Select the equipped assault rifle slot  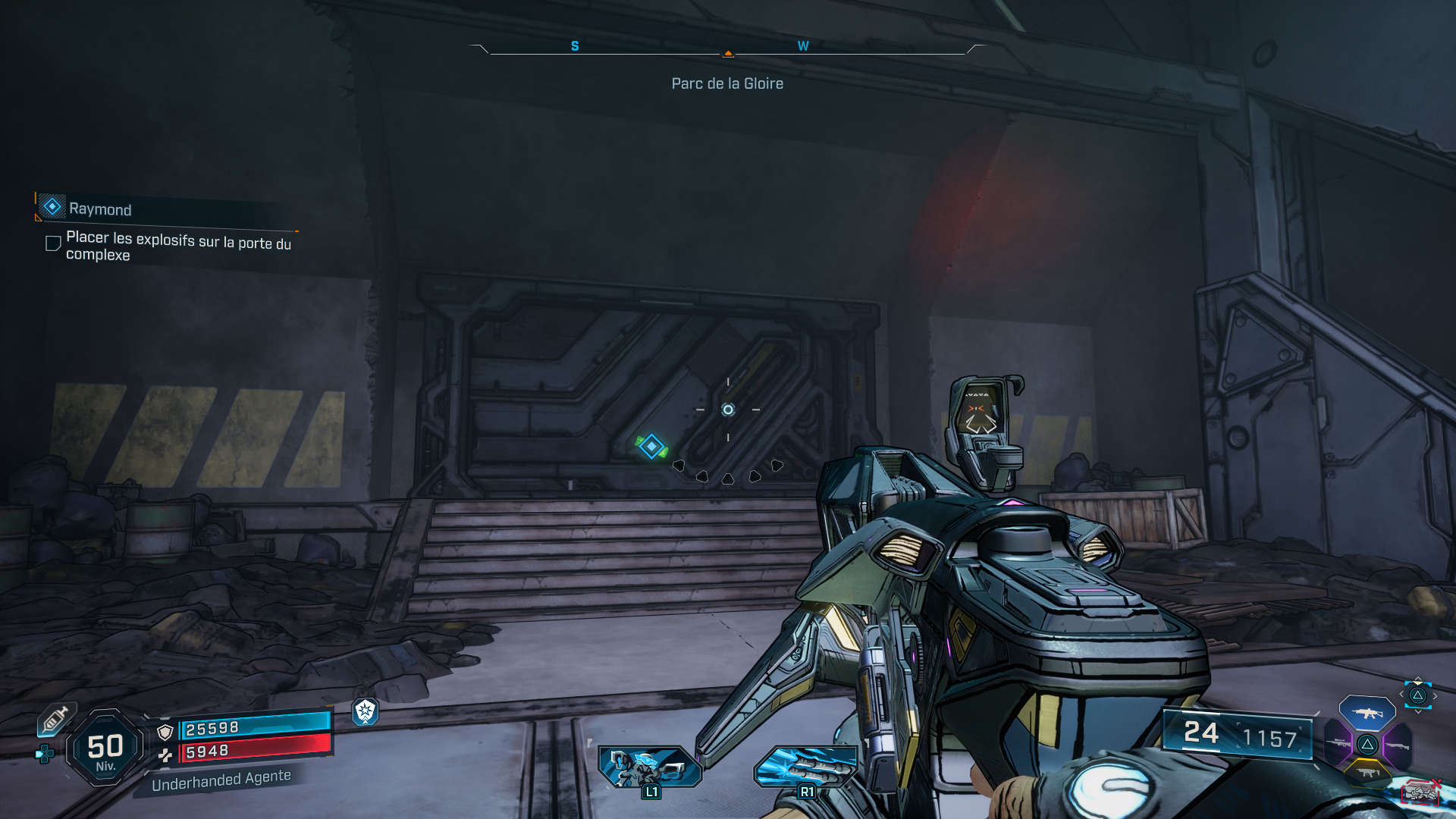tap(1367, 713)
